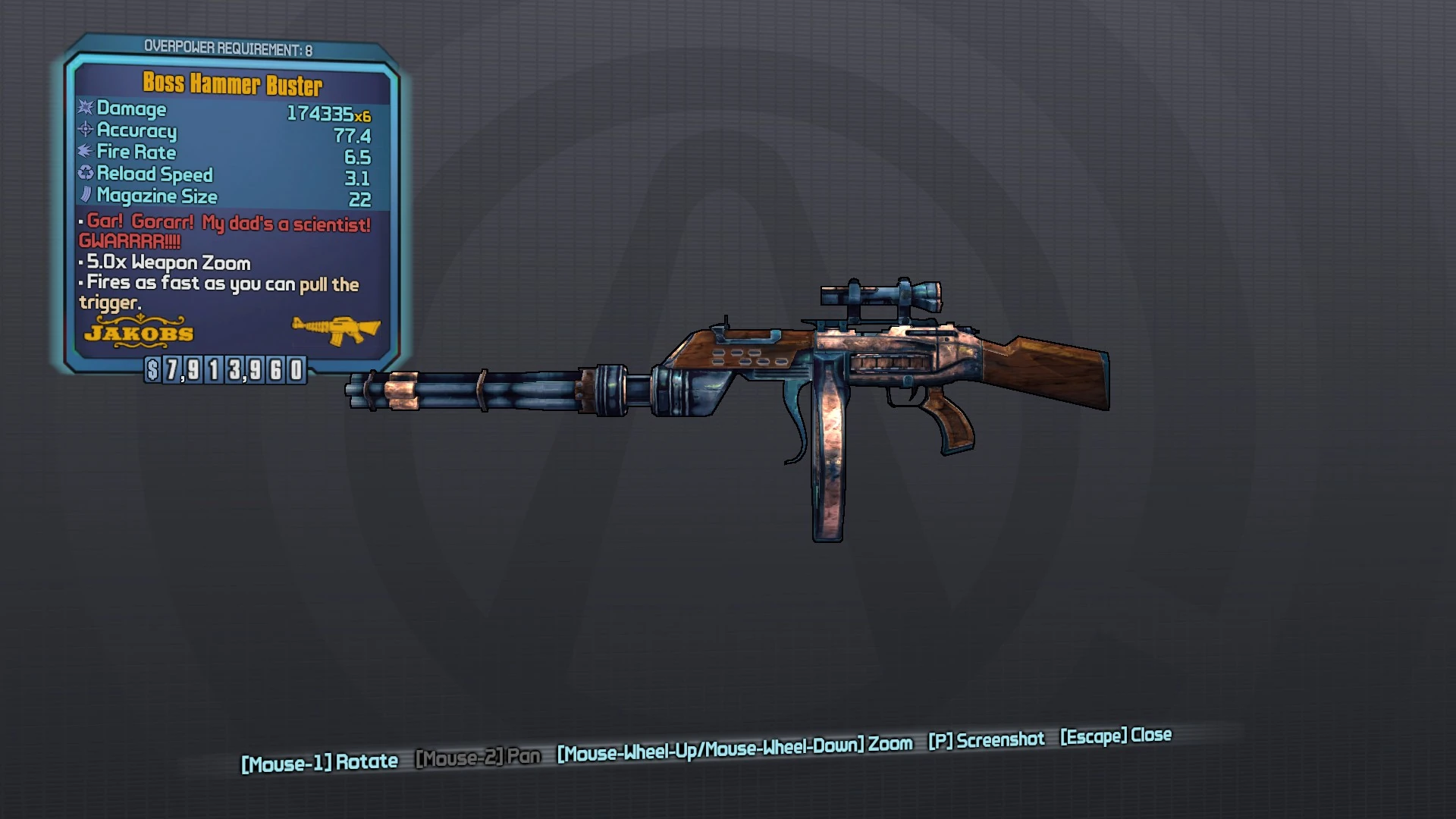This screenshot has height=819, width=1456.
Task: Click the dollar sign on the price tag
Action: click(152, 371)
